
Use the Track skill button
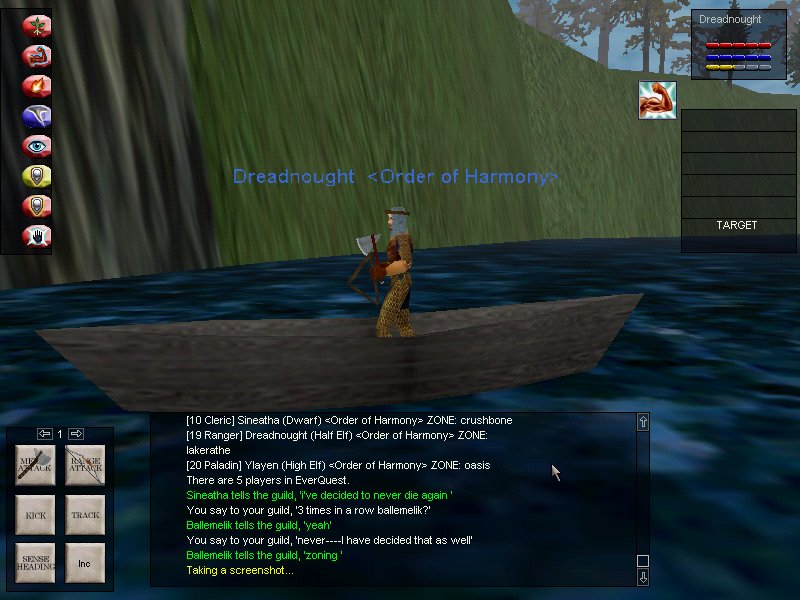tap(85, 515)
